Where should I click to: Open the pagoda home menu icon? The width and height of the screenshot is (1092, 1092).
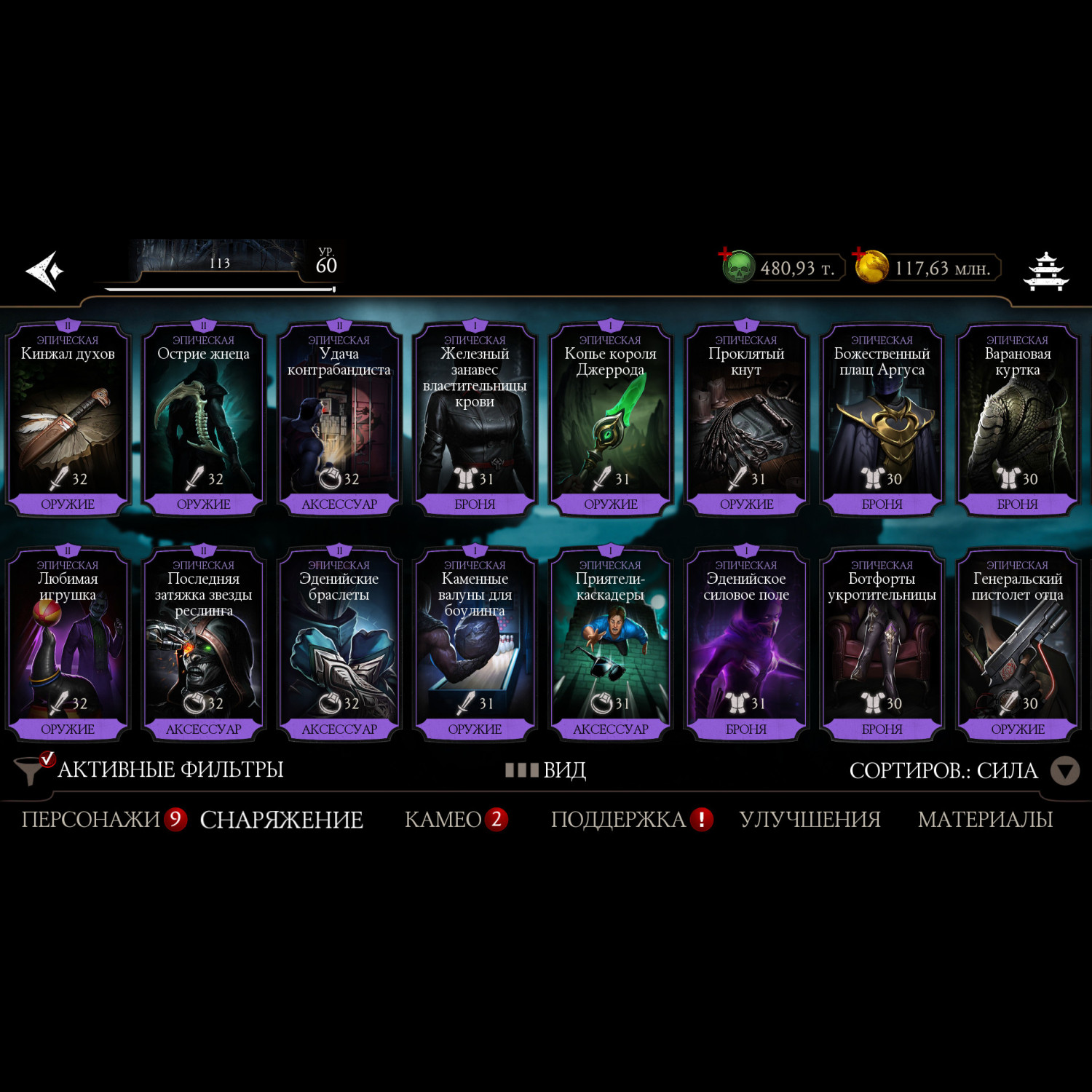click(x=1046, y=272)
